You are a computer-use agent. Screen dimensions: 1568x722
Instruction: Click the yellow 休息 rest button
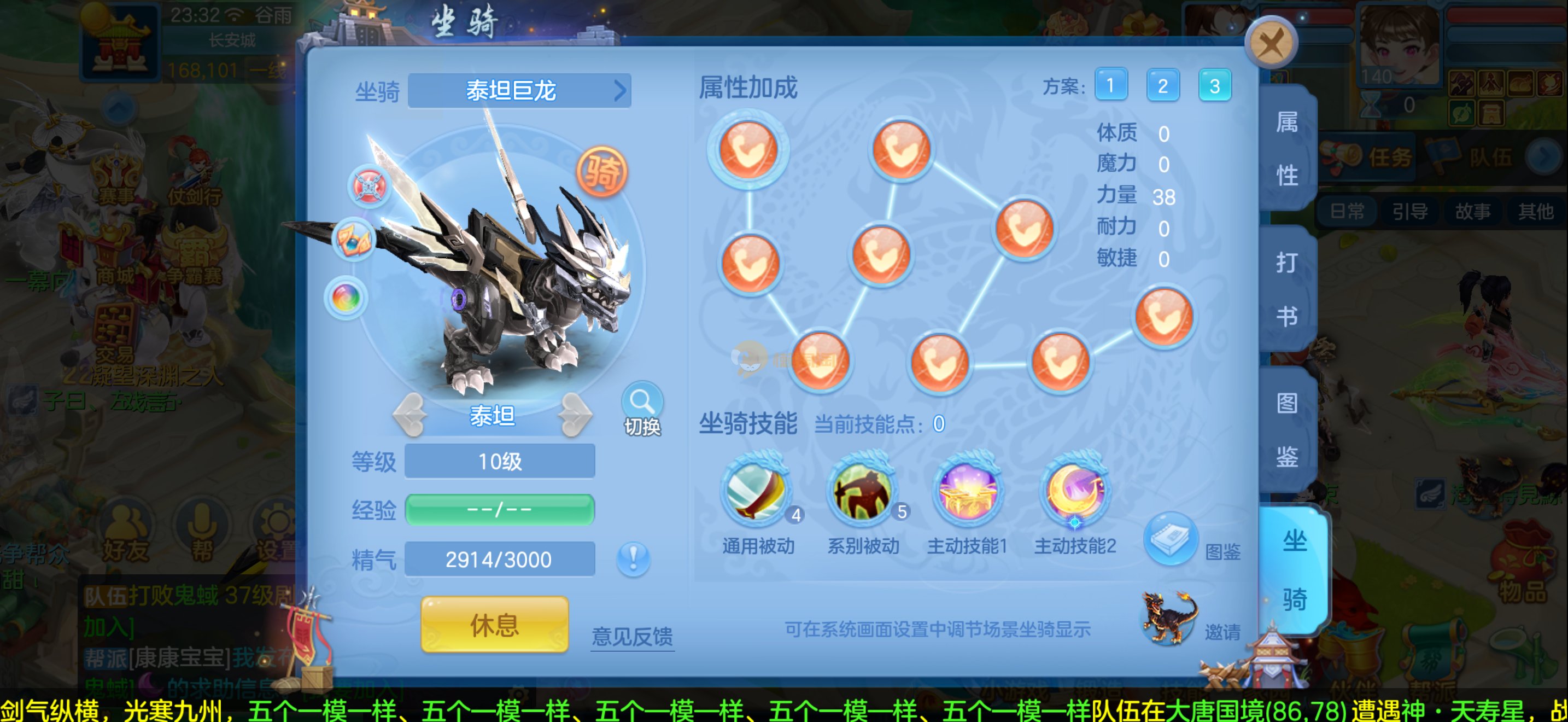[x=494, y=625]
